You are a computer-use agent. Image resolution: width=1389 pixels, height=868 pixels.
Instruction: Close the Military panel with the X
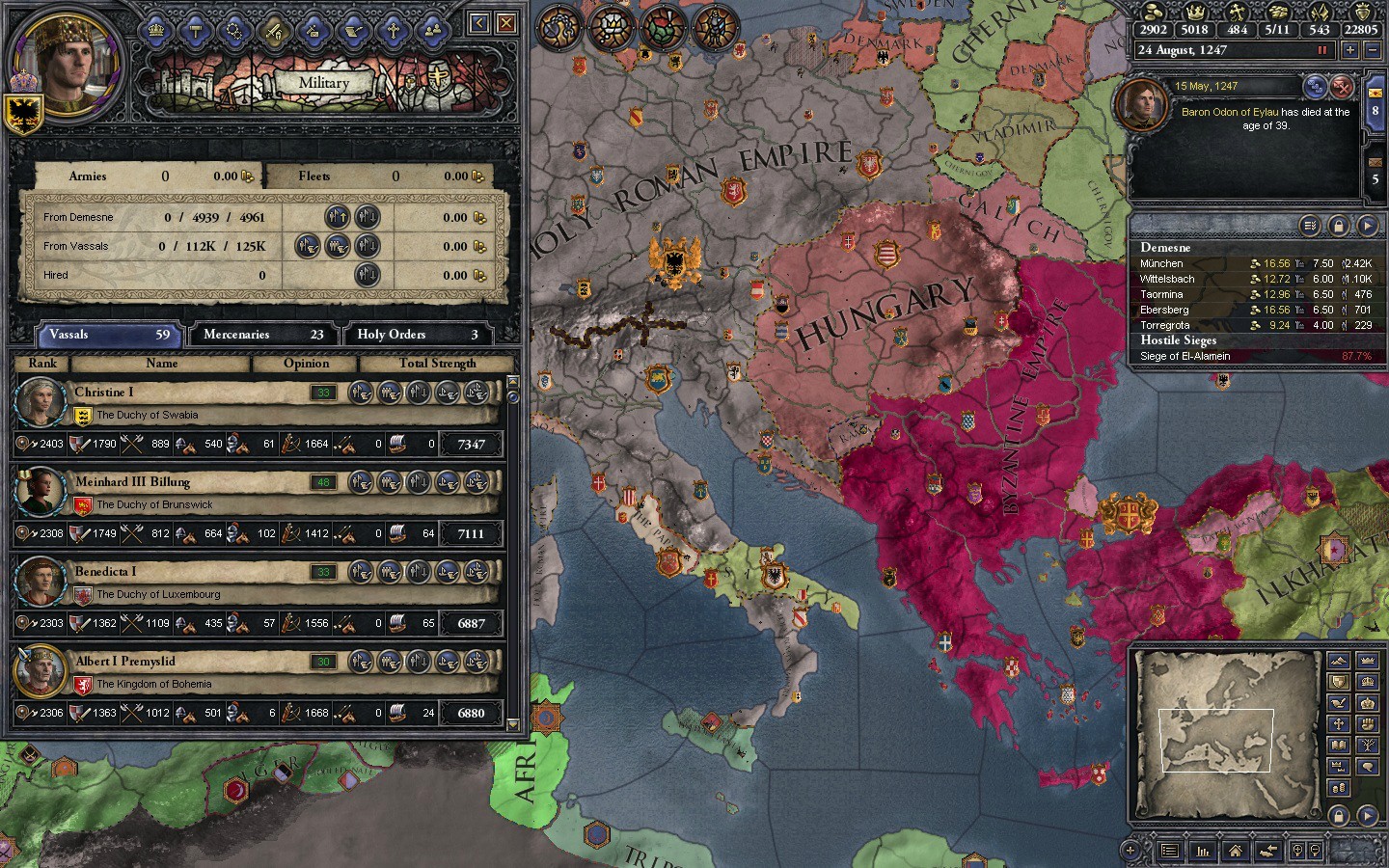click(506, 23)
